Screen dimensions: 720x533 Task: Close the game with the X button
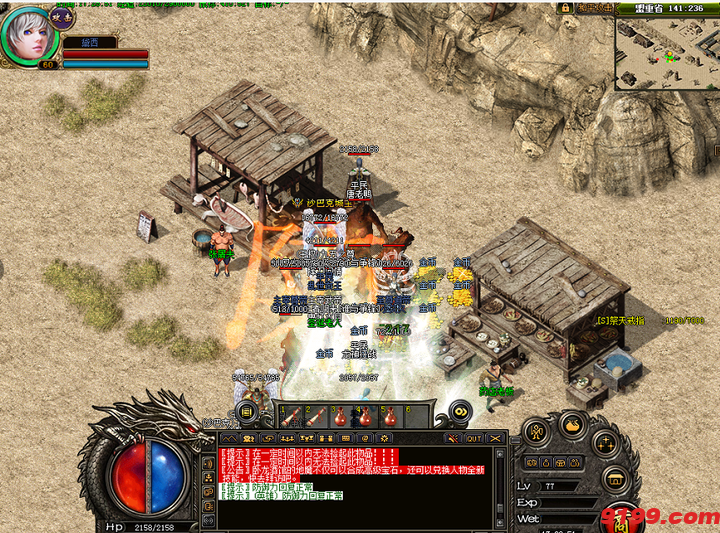[497, 438]
